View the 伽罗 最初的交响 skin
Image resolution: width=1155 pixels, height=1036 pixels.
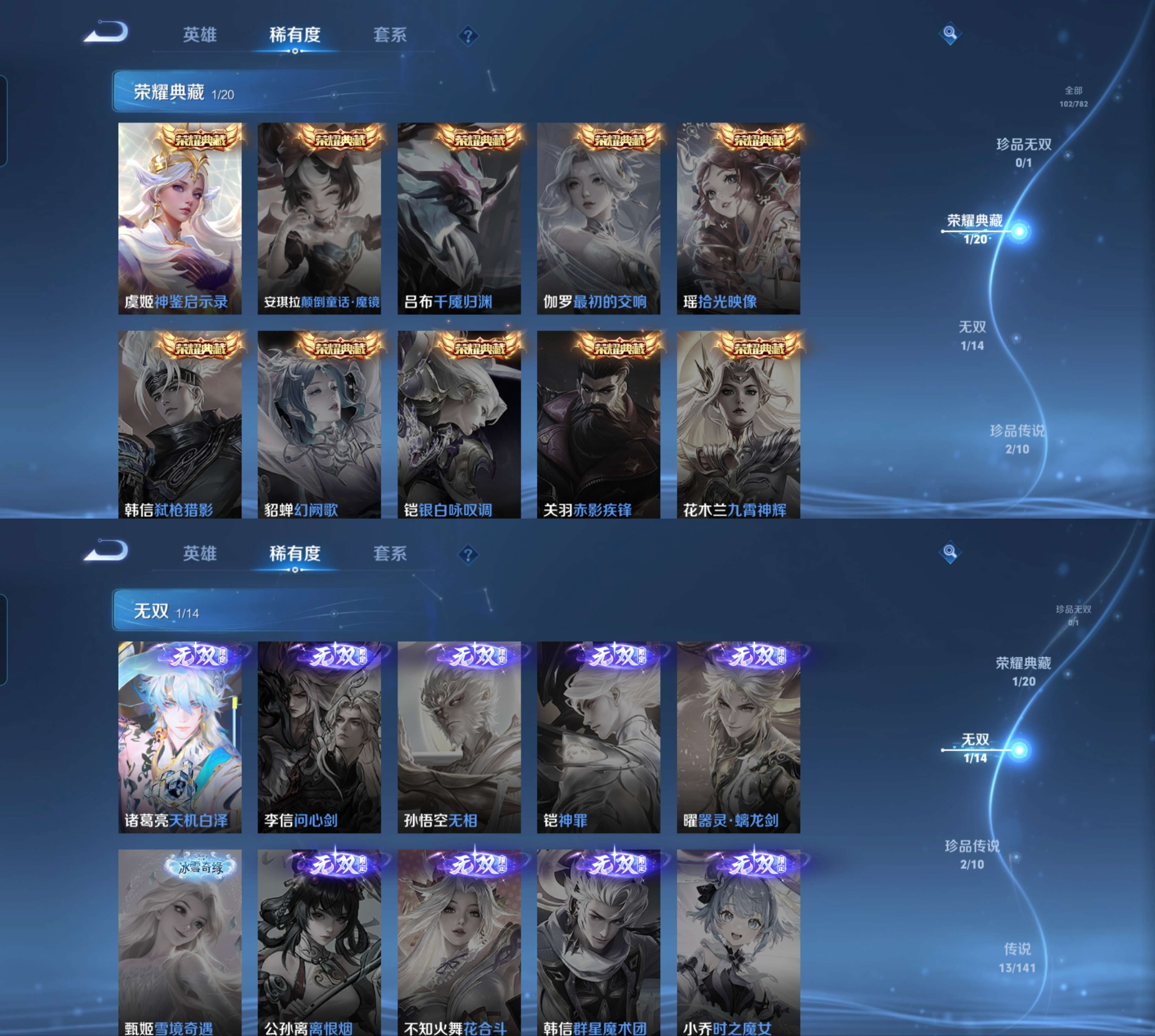tap(598, 218)
